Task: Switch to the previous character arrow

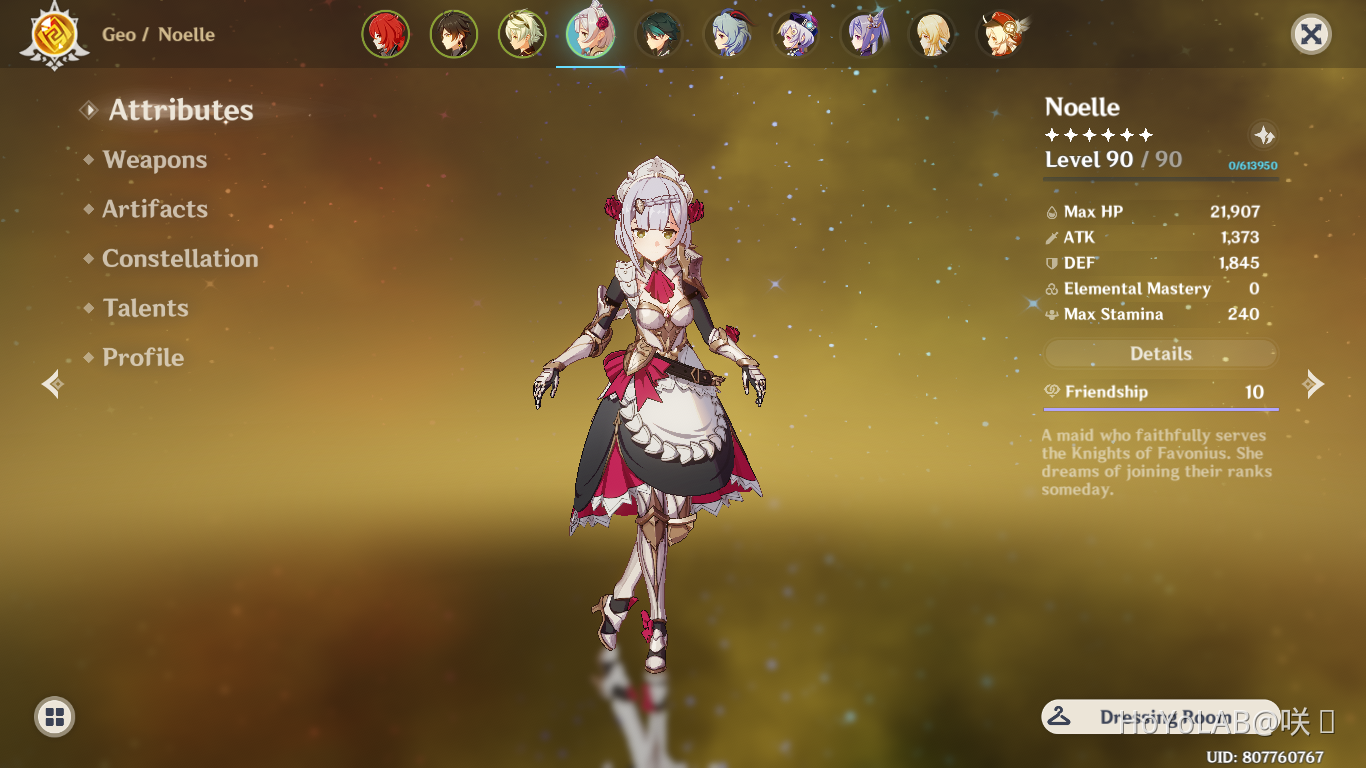Action: (x=52, y=384)
